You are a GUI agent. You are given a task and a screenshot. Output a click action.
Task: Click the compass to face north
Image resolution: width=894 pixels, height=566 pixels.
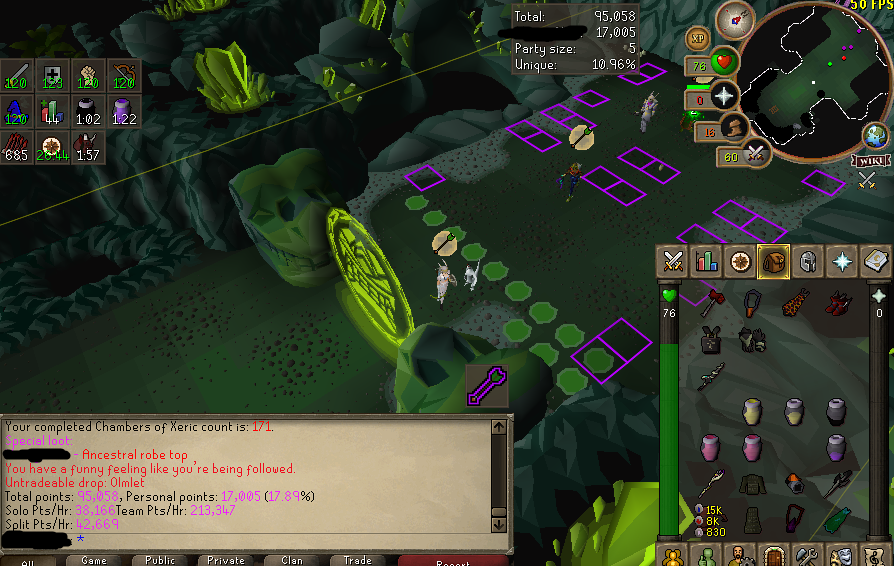pos(741,18)
